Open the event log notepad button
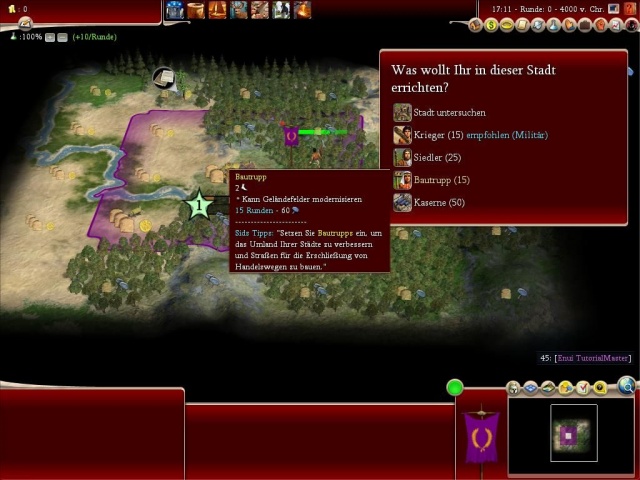Viewport: 640px width, 480px height. (22, 22)
